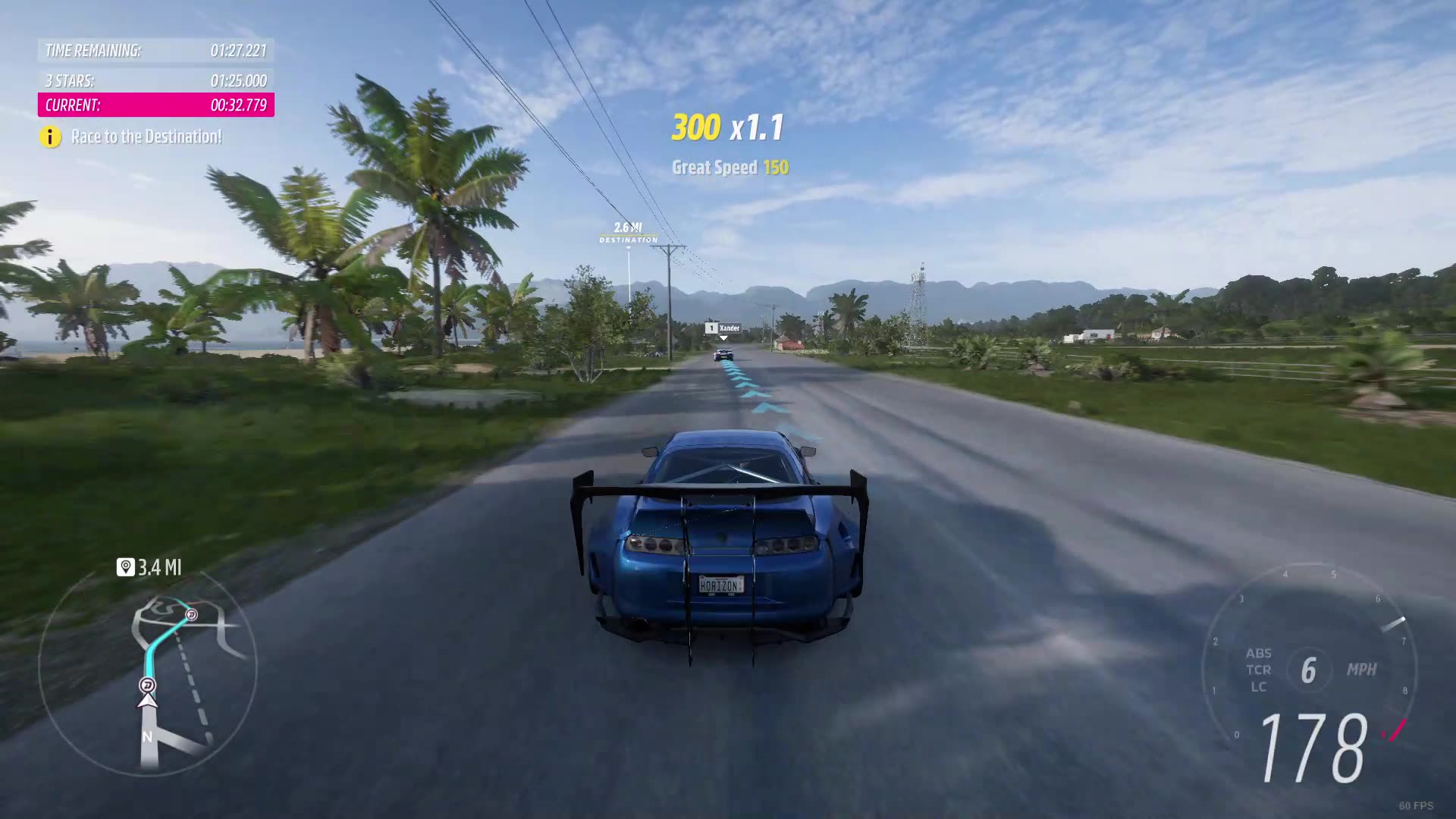1456x819 pixels.
Task: Click the destination marker labeled 2.6 MI
Action: pos(627,231)
